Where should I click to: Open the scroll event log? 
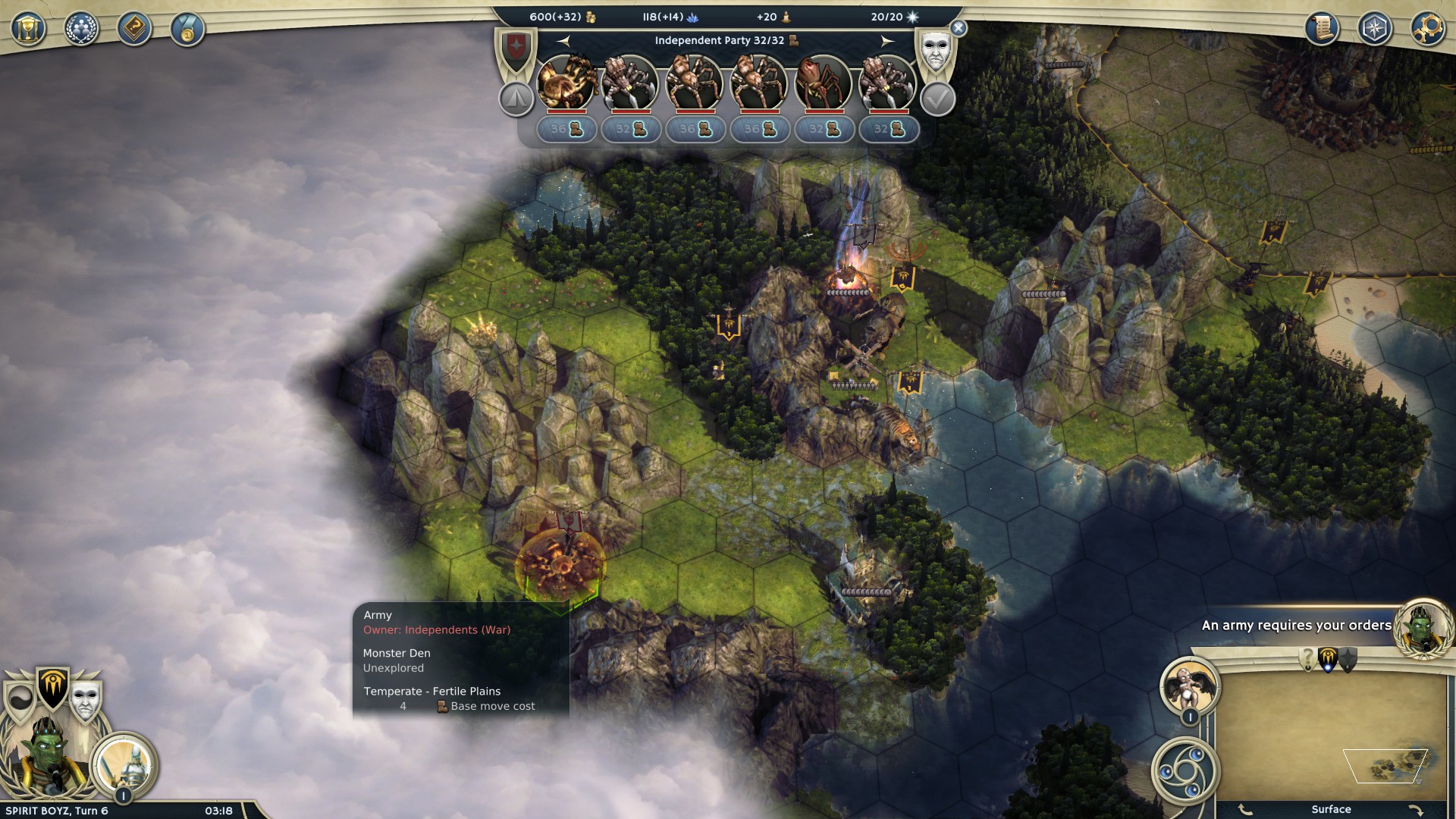[x=1322, y=29]
